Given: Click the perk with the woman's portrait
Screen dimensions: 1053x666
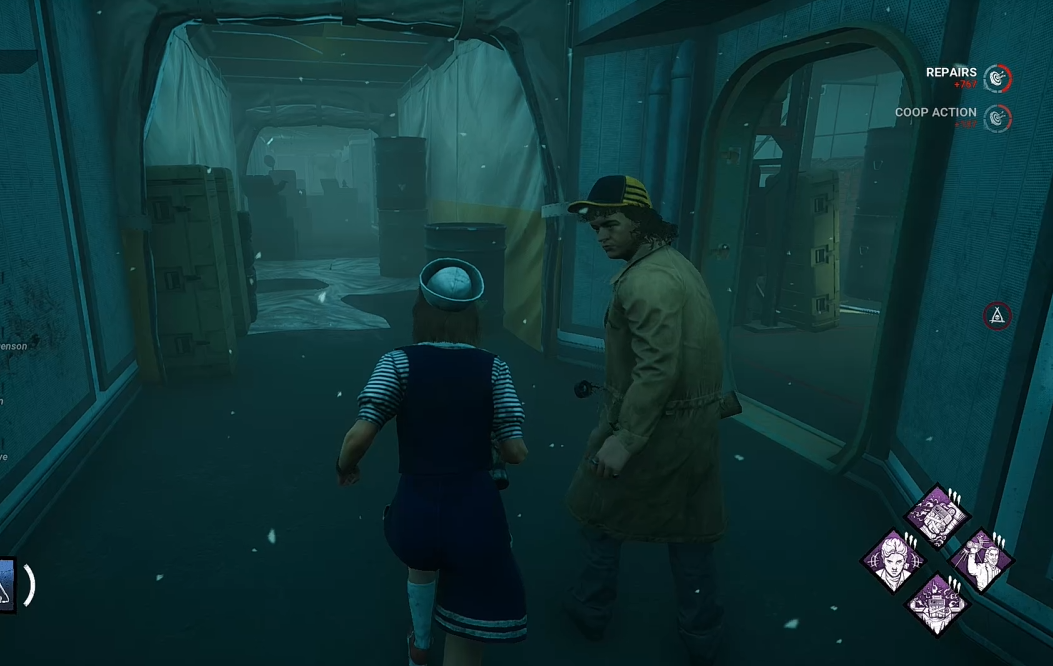Looking at the screenshot, I should (x=891, y=561).
